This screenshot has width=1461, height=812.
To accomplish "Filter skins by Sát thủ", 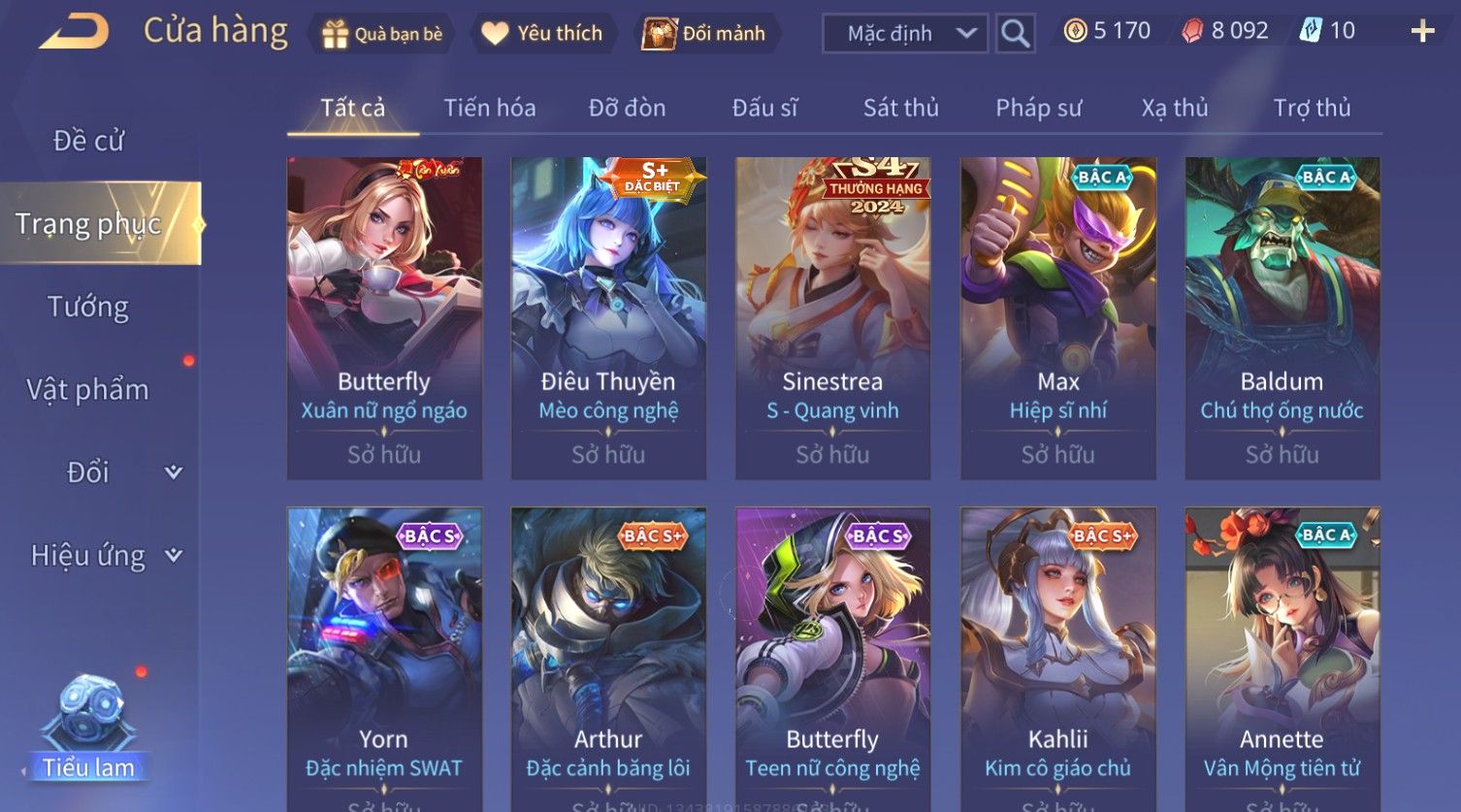I will pyautogui.click(x=900, y=108).
